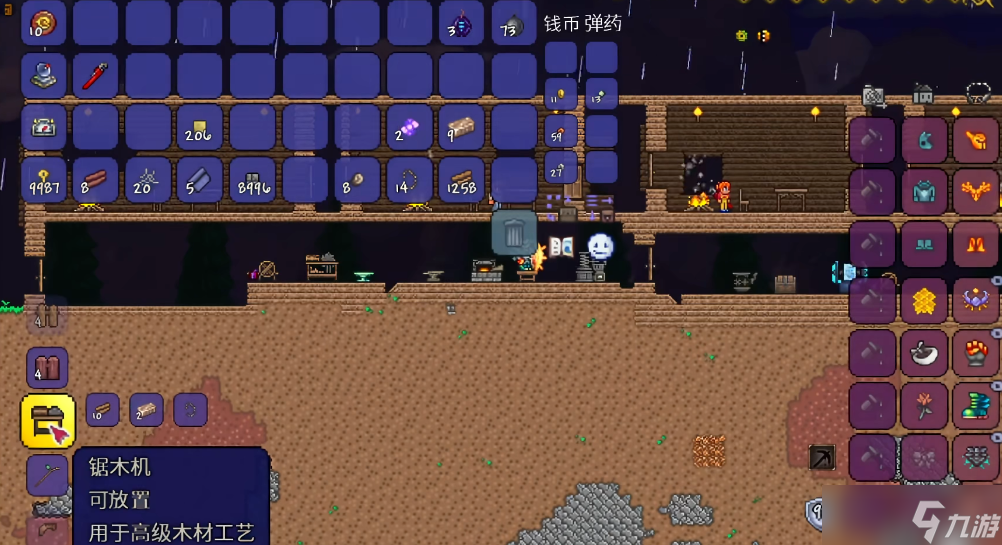Choose the stack of 1258 wood

pos(461,180)
